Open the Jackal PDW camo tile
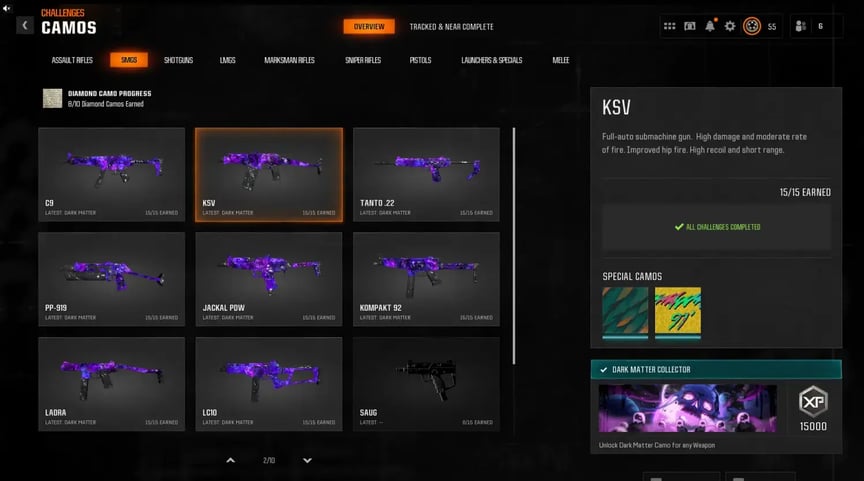The width and height of the screenshot is (864, 481). coord(269,279)
